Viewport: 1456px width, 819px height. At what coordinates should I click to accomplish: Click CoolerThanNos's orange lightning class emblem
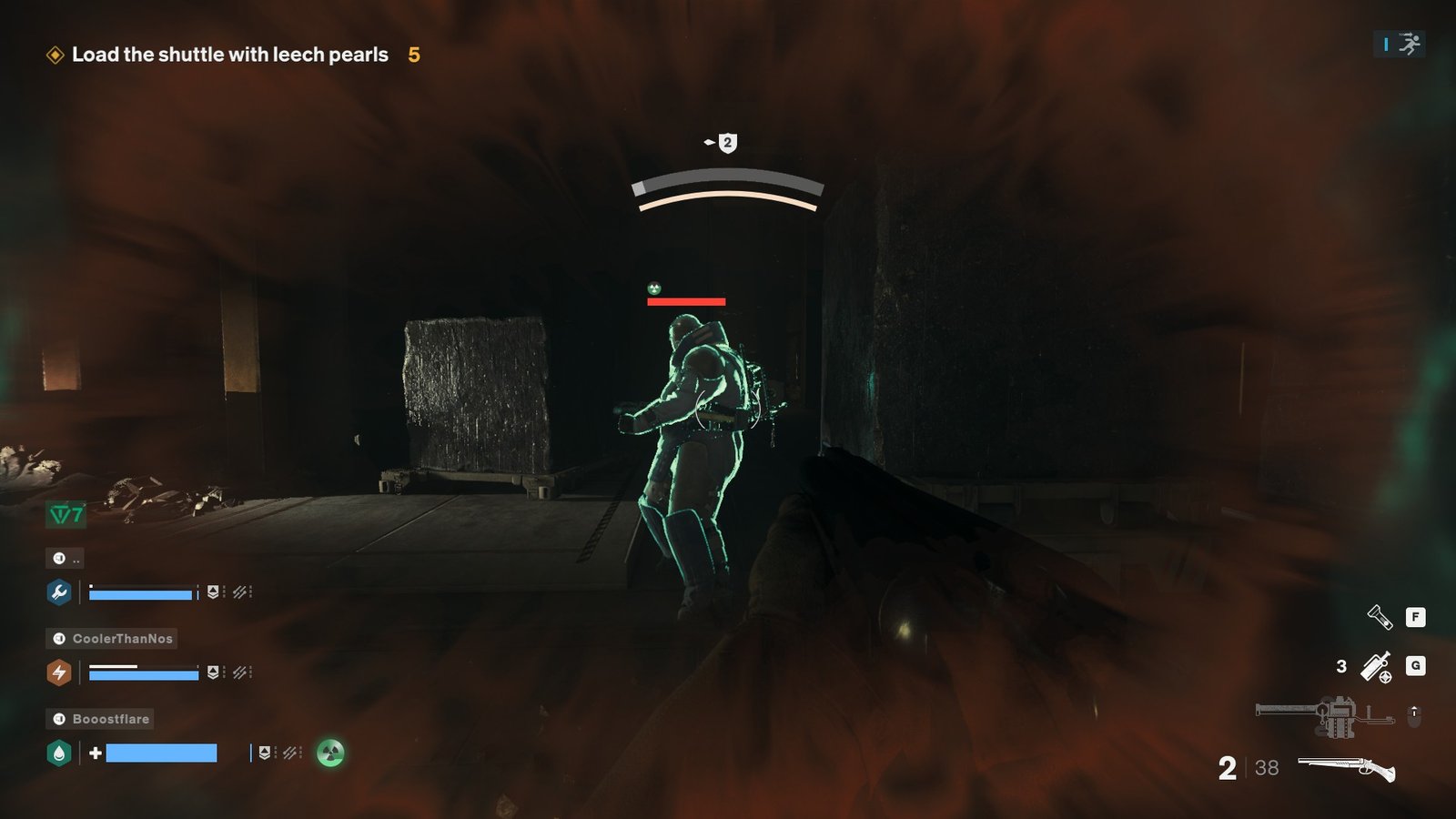pos(57,673)
